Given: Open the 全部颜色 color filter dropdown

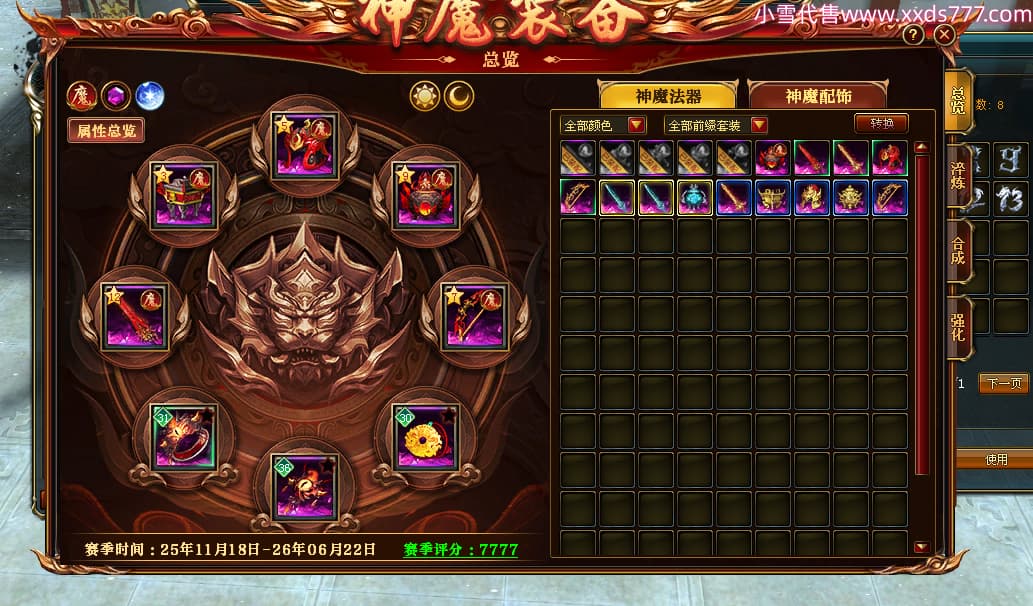Looking at the screenshot, I should coord(604,125).
